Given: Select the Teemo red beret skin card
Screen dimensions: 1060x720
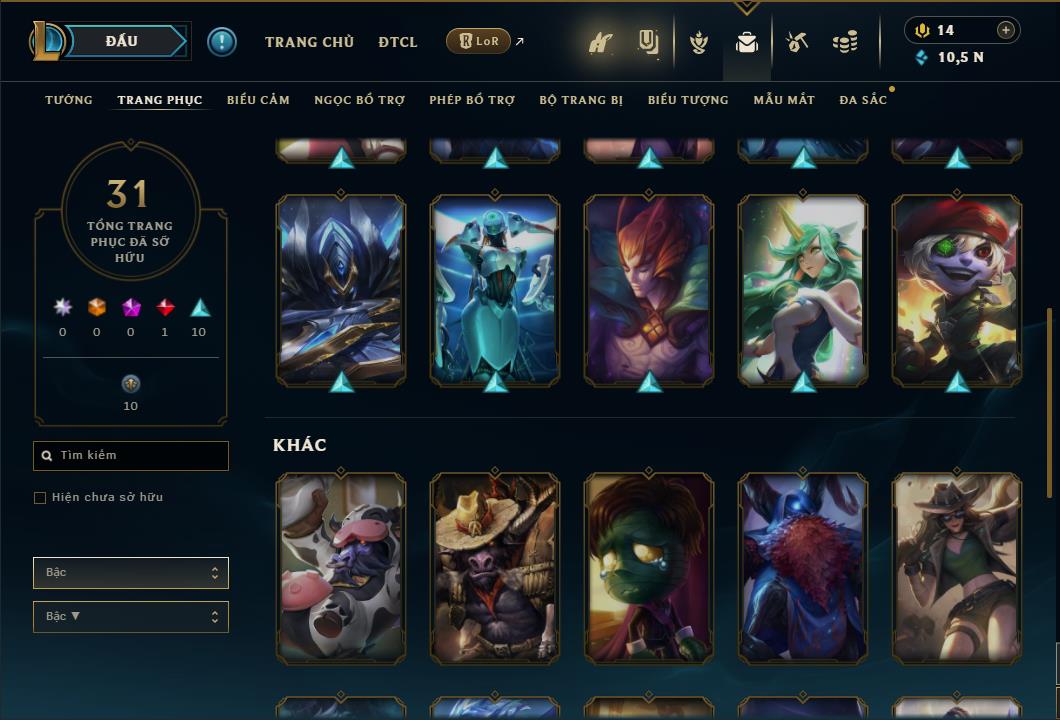Looking at the screenshot, I should click(957, 290).
